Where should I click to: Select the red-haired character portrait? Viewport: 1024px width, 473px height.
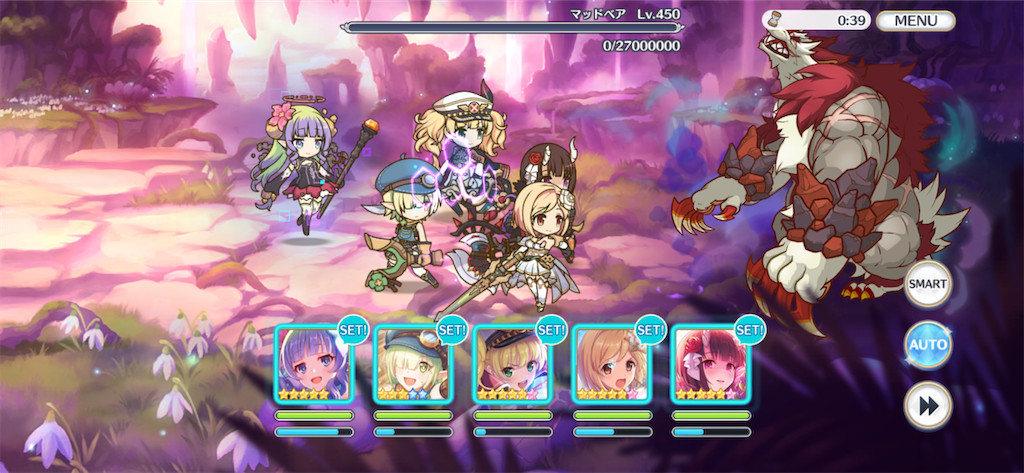710,364
